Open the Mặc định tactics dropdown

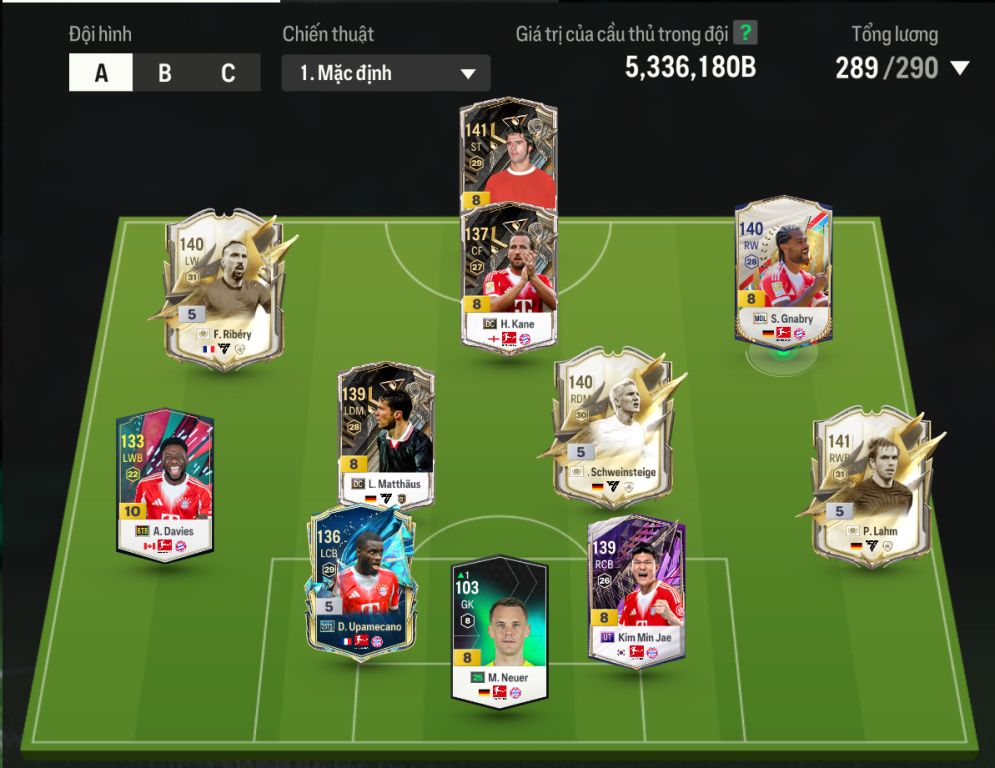[x=386, y=73]
